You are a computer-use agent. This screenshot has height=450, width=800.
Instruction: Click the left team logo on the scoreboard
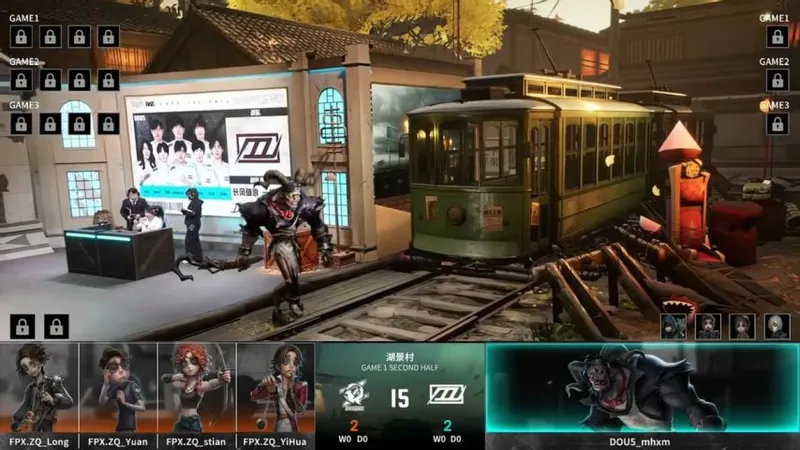(x=354, y=394)
